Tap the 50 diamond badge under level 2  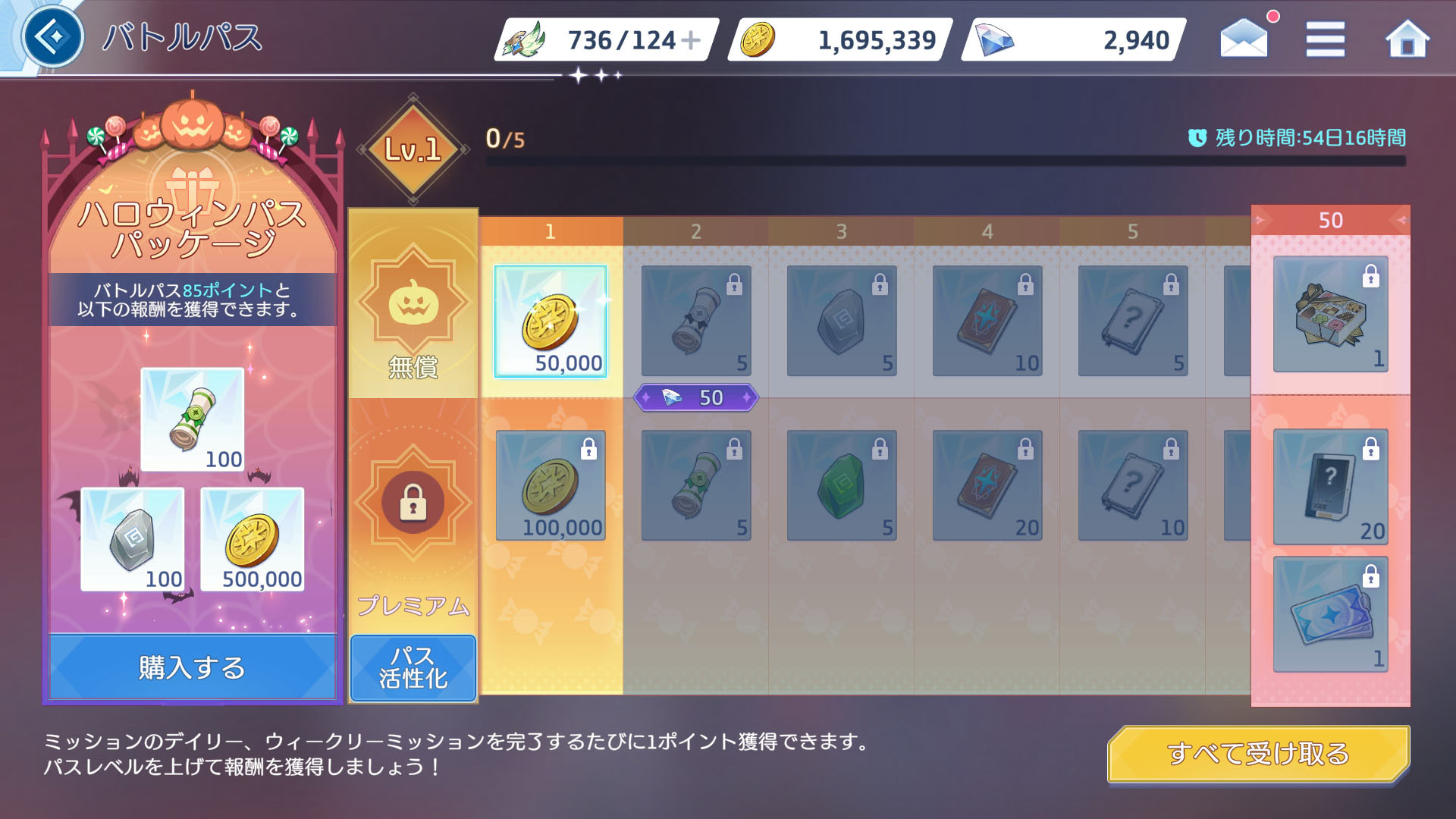pyautogui.click(x=695, y=397)
